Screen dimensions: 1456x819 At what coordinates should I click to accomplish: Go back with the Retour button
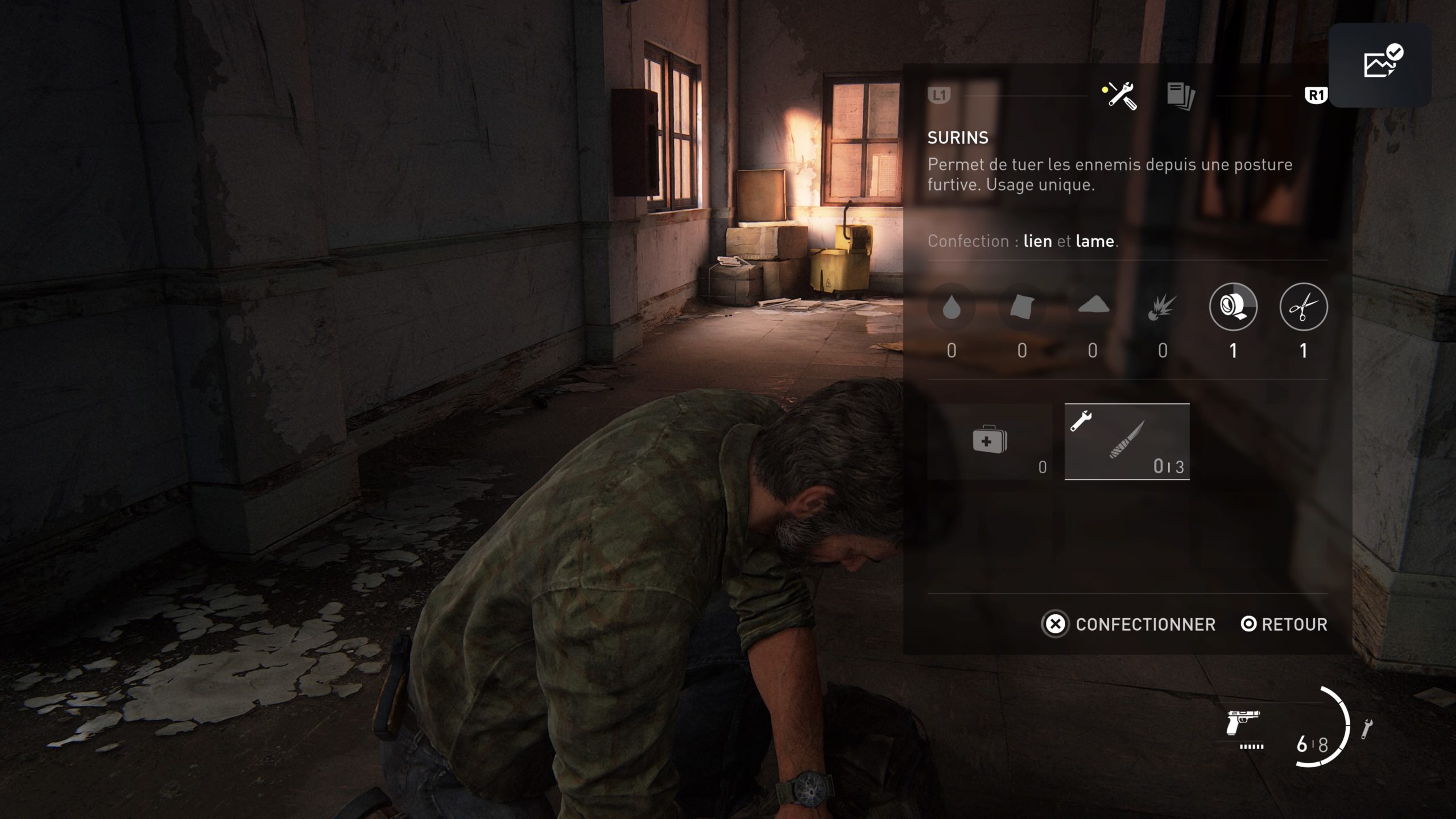(x=1284, y=624)
